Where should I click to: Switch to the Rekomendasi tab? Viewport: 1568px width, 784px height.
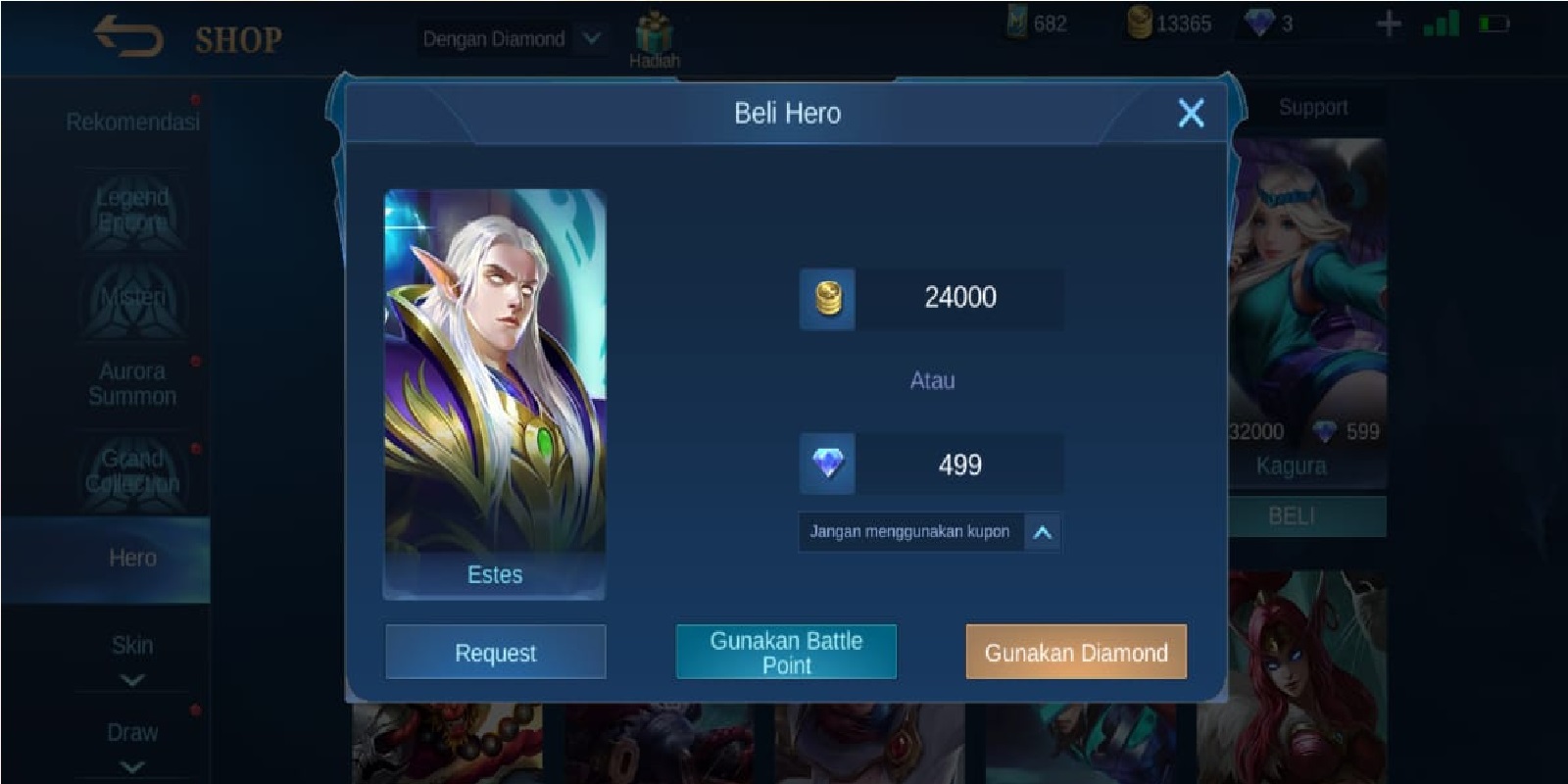click(x=133, y=122)
